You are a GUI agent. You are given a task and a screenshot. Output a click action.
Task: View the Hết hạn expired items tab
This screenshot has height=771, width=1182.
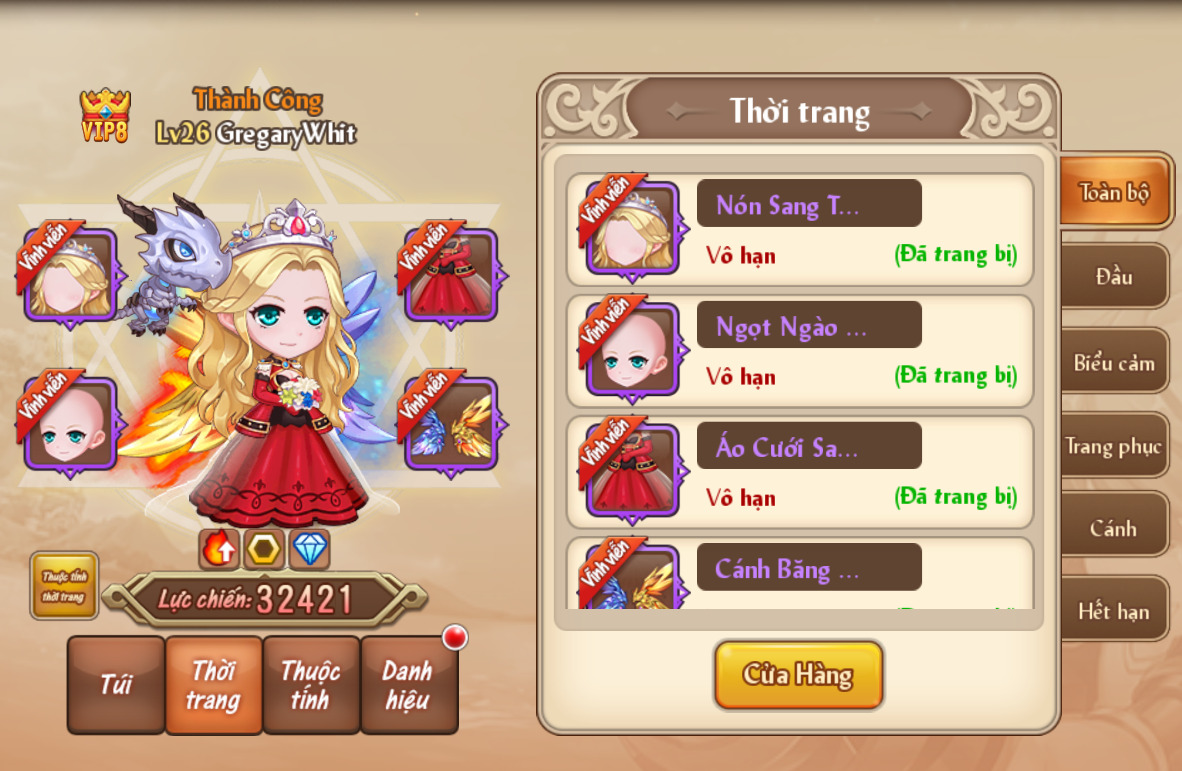pyautogui.click(x=1114, y=611)
